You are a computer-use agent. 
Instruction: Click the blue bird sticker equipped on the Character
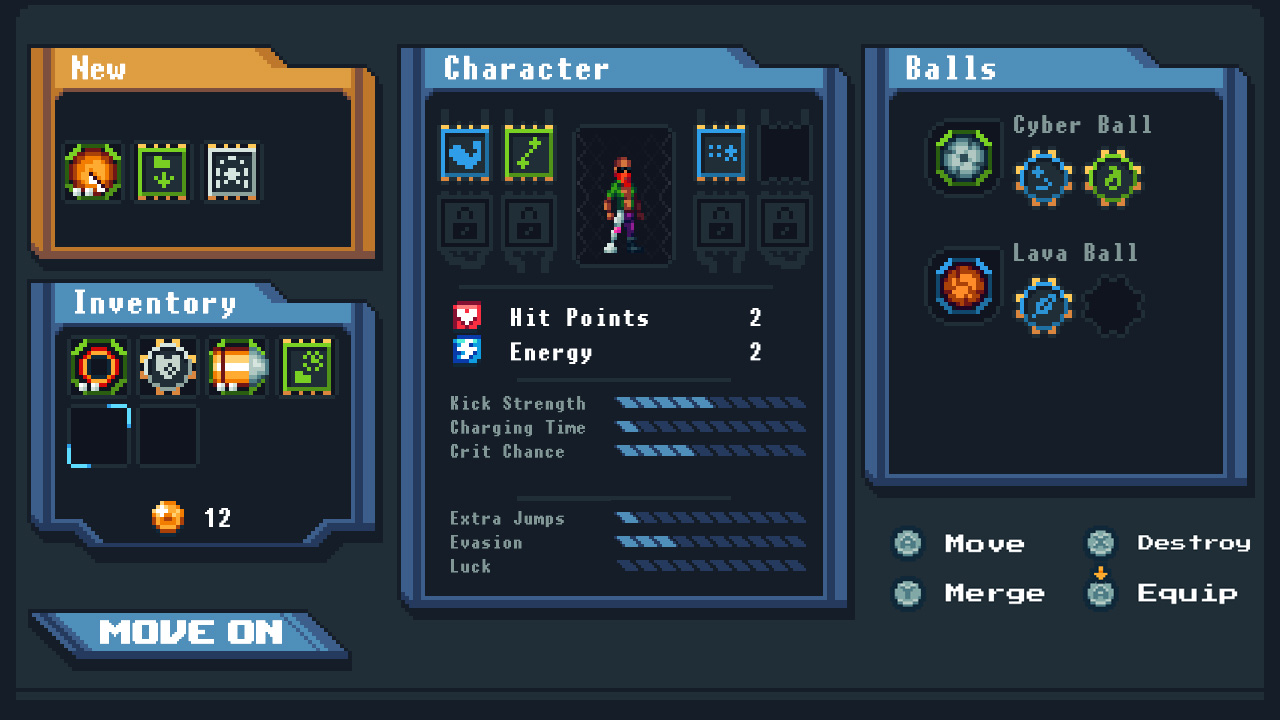tap(465, 153)
